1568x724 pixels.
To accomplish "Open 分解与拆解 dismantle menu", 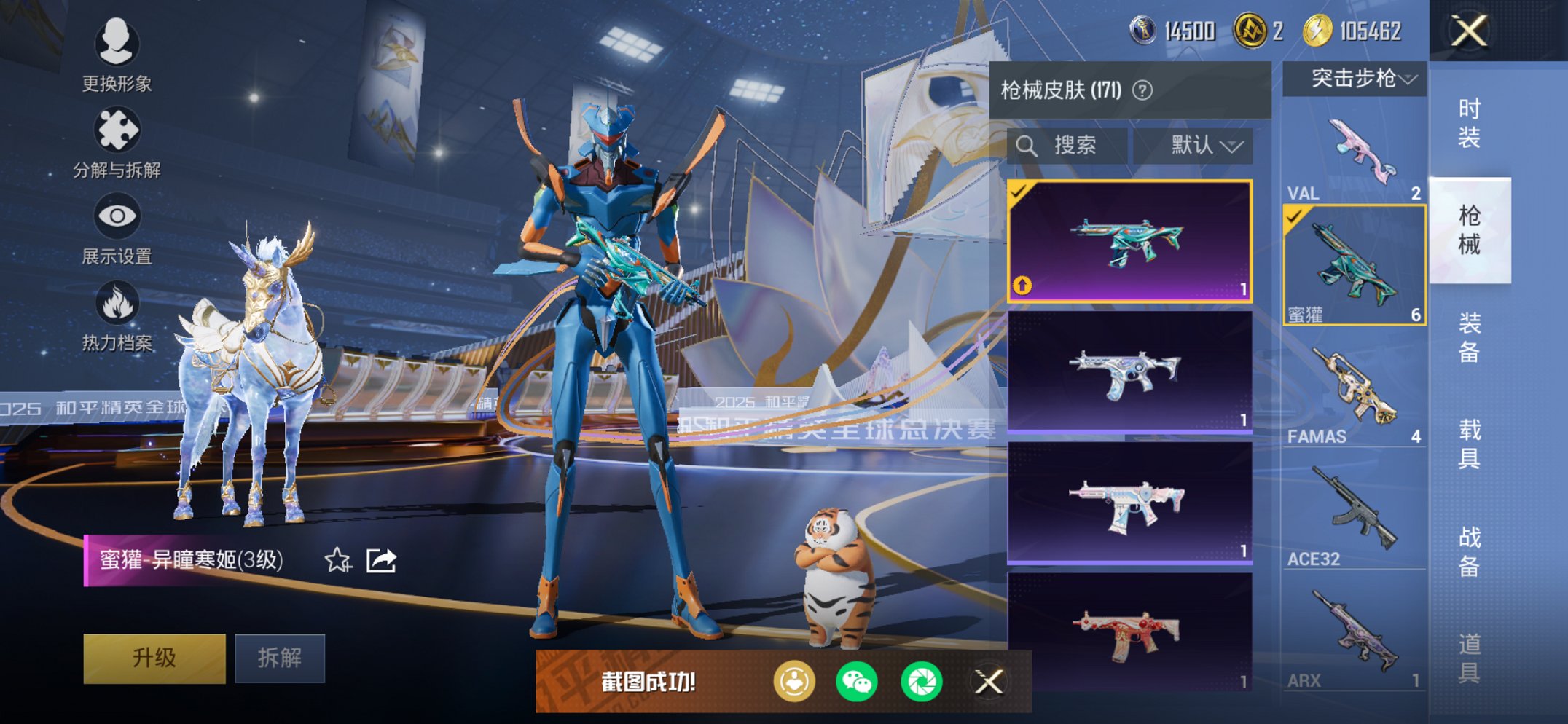I will 117,142.
